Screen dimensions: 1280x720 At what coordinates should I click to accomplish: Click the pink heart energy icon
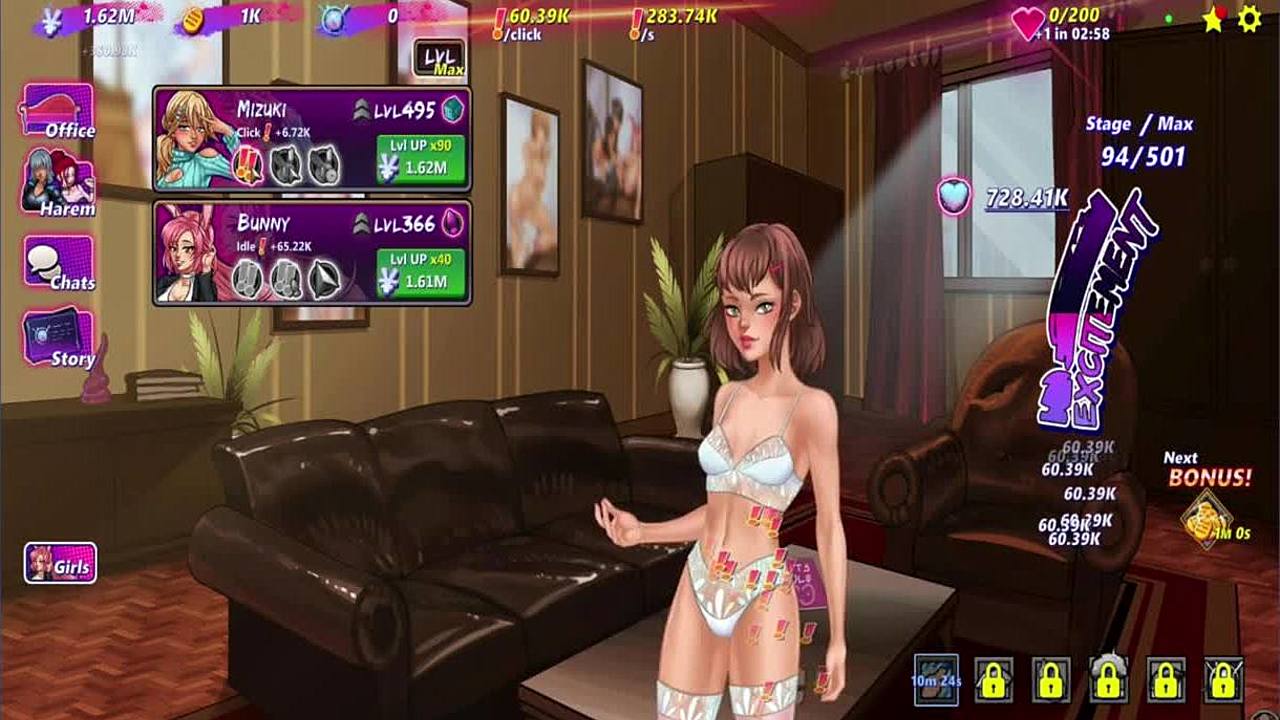[1028, 22]
